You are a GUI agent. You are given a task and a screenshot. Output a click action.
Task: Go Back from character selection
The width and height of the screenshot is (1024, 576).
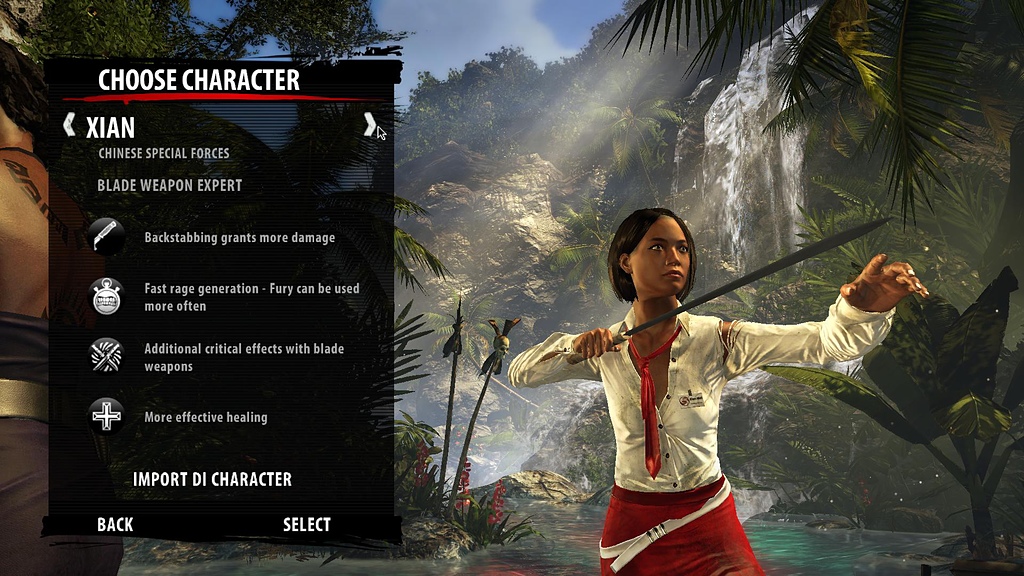115,524
